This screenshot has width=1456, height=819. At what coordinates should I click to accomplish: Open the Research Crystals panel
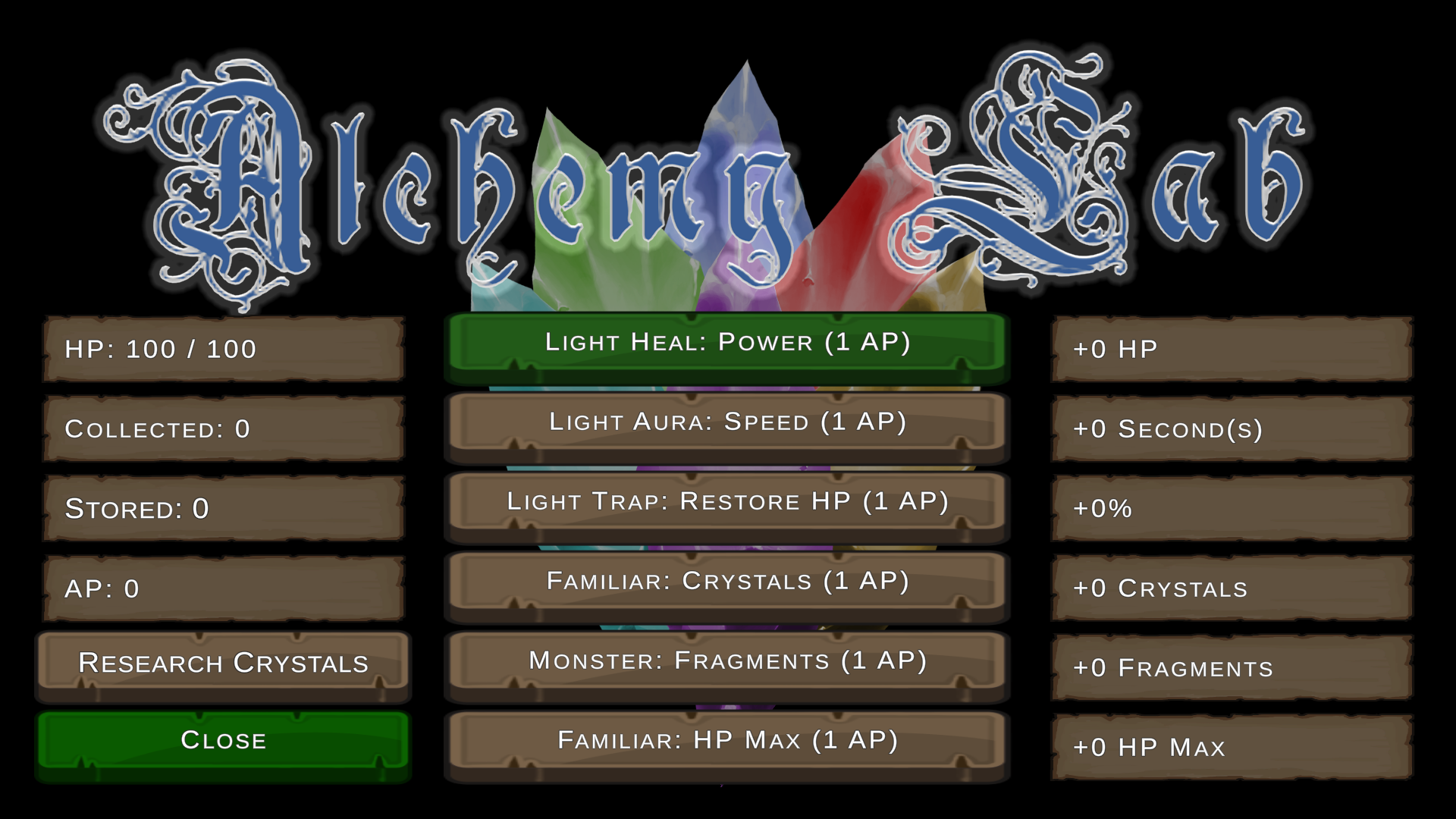click(x=224, y=662)
